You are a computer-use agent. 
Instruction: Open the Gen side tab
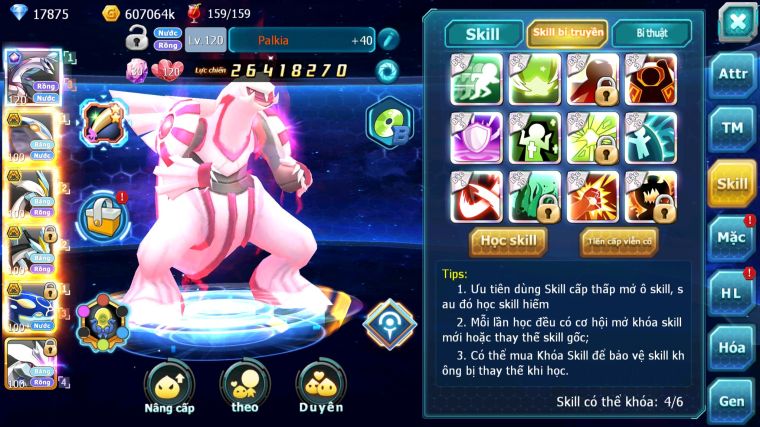coord(732,400)
